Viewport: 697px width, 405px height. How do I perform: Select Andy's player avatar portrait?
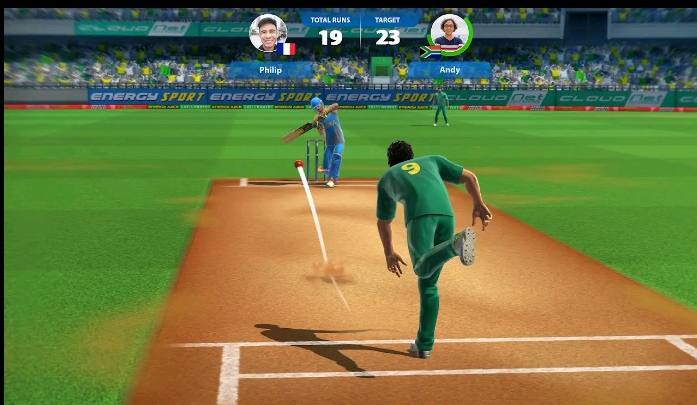[450, 33]
